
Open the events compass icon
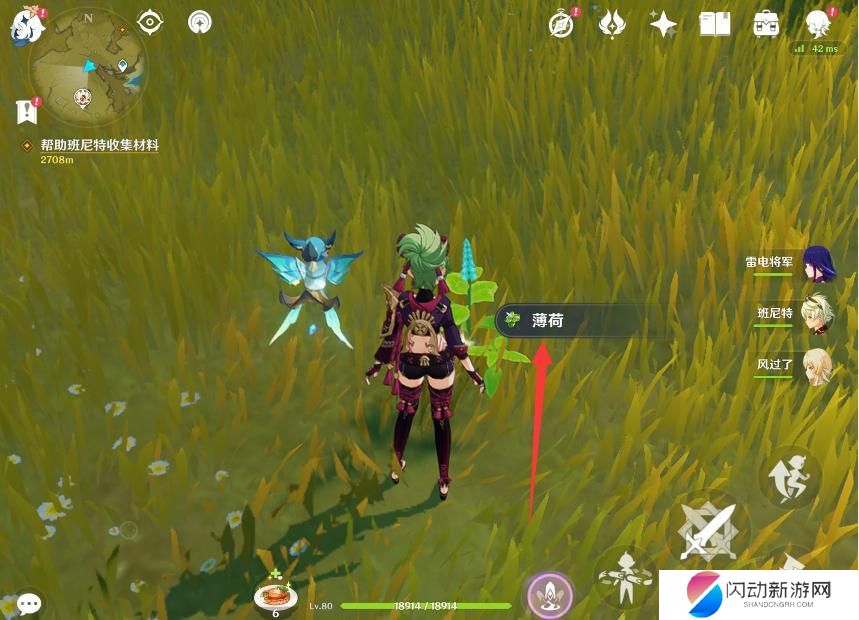click(562, 24)
